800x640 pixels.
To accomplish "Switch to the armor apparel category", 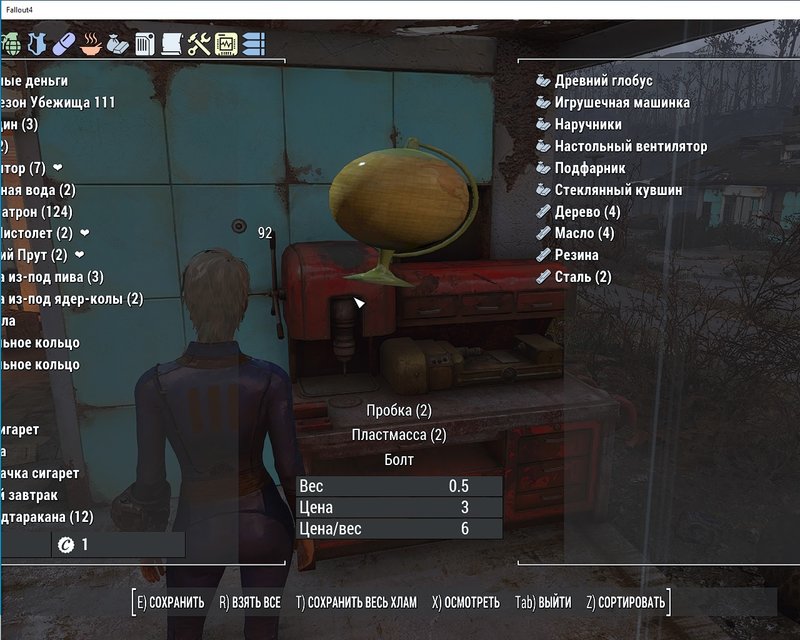I will pyautogui.click(x=38, y=45).
